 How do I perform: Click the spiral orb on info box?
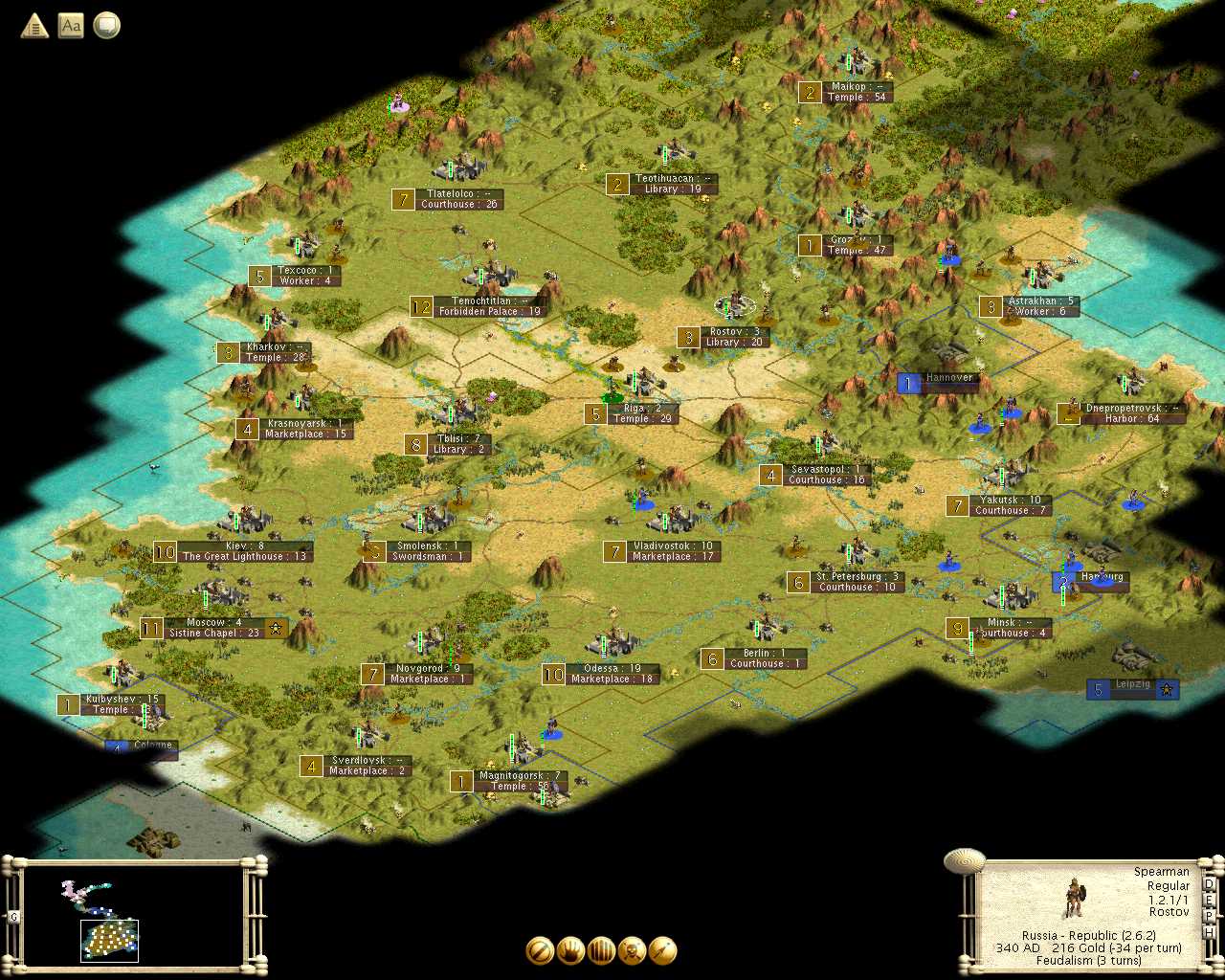(964, 860)
